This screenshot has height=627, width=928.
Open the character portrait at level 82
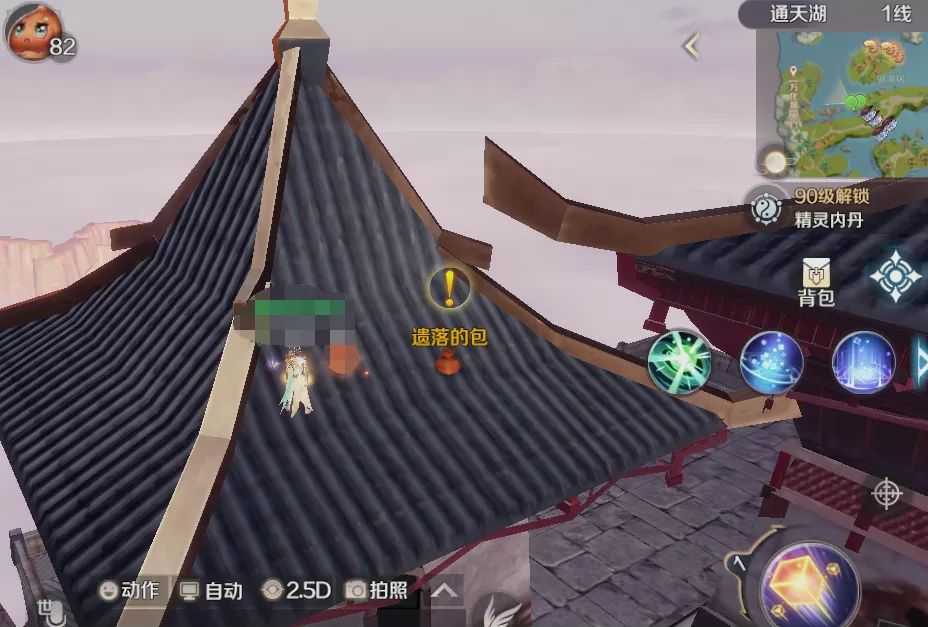pyautogui.click(x=30, y=33)
